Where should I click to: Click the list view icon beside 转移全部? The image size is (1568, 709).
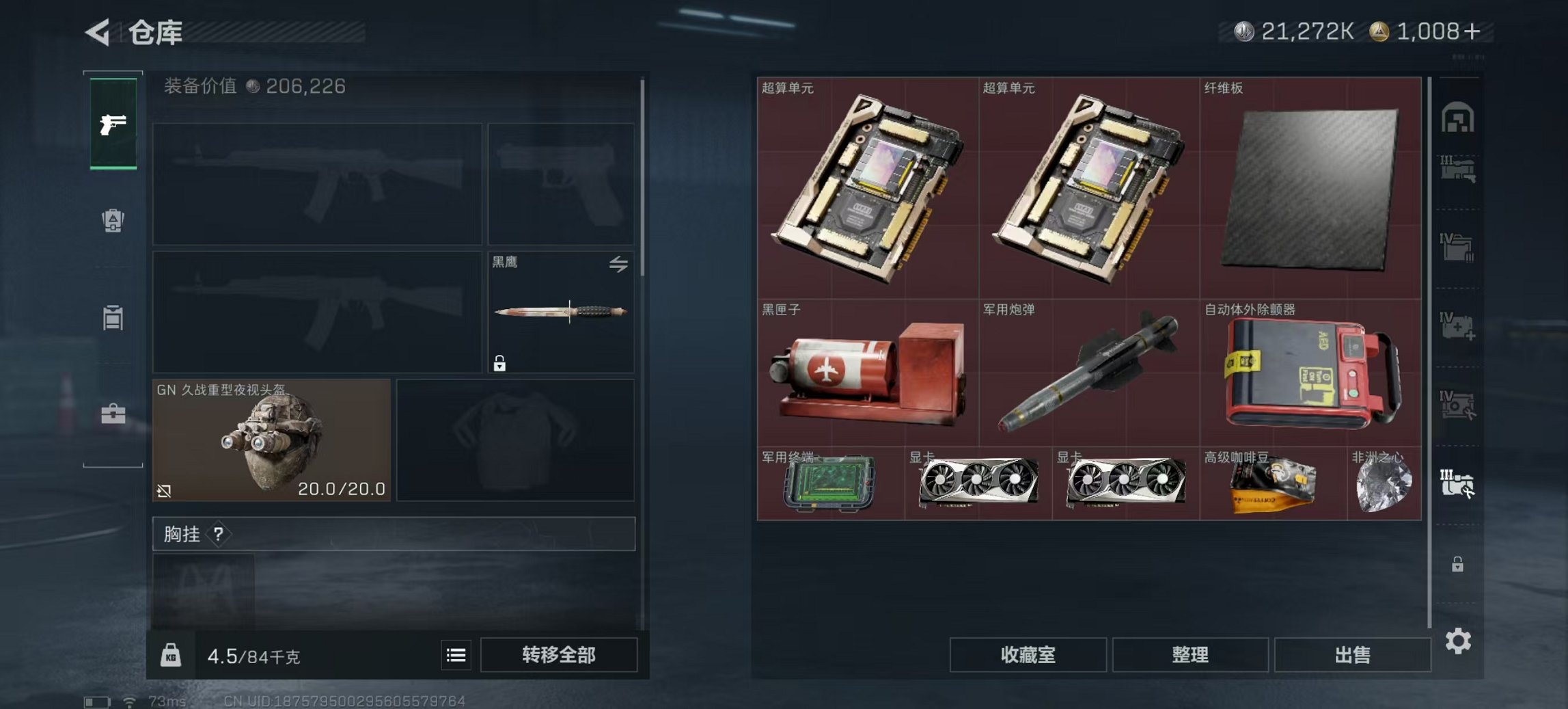(x=455, y=655)
